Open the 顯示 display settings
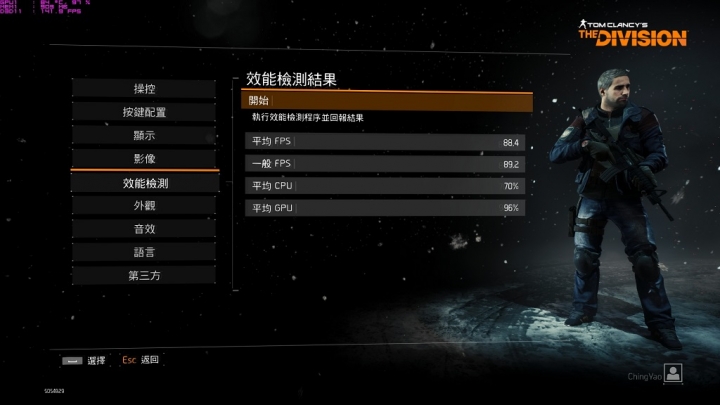 144,135
